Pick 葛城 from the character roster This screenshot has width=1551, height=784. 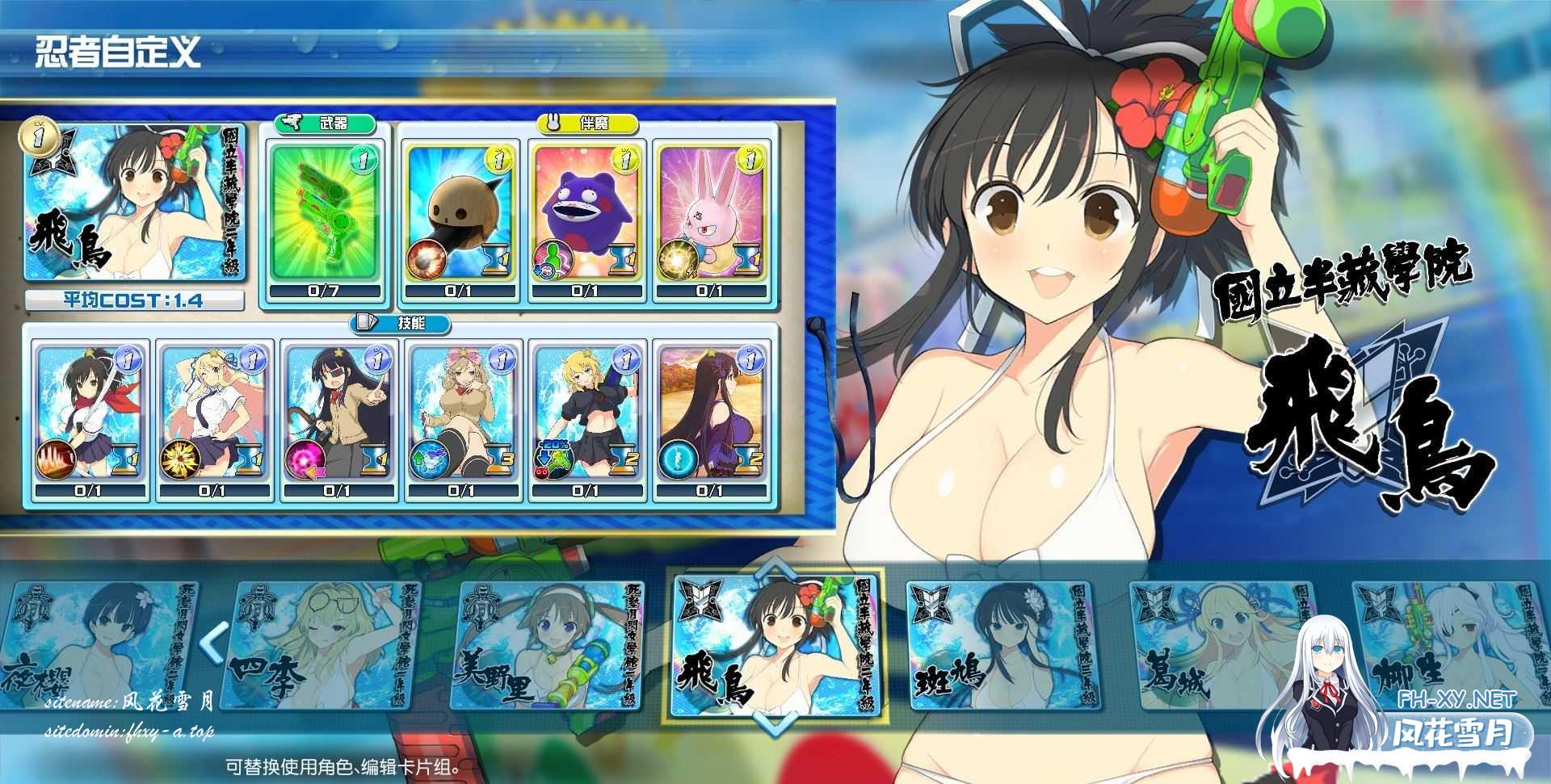pyautogui.click(x=1220, y=646)
